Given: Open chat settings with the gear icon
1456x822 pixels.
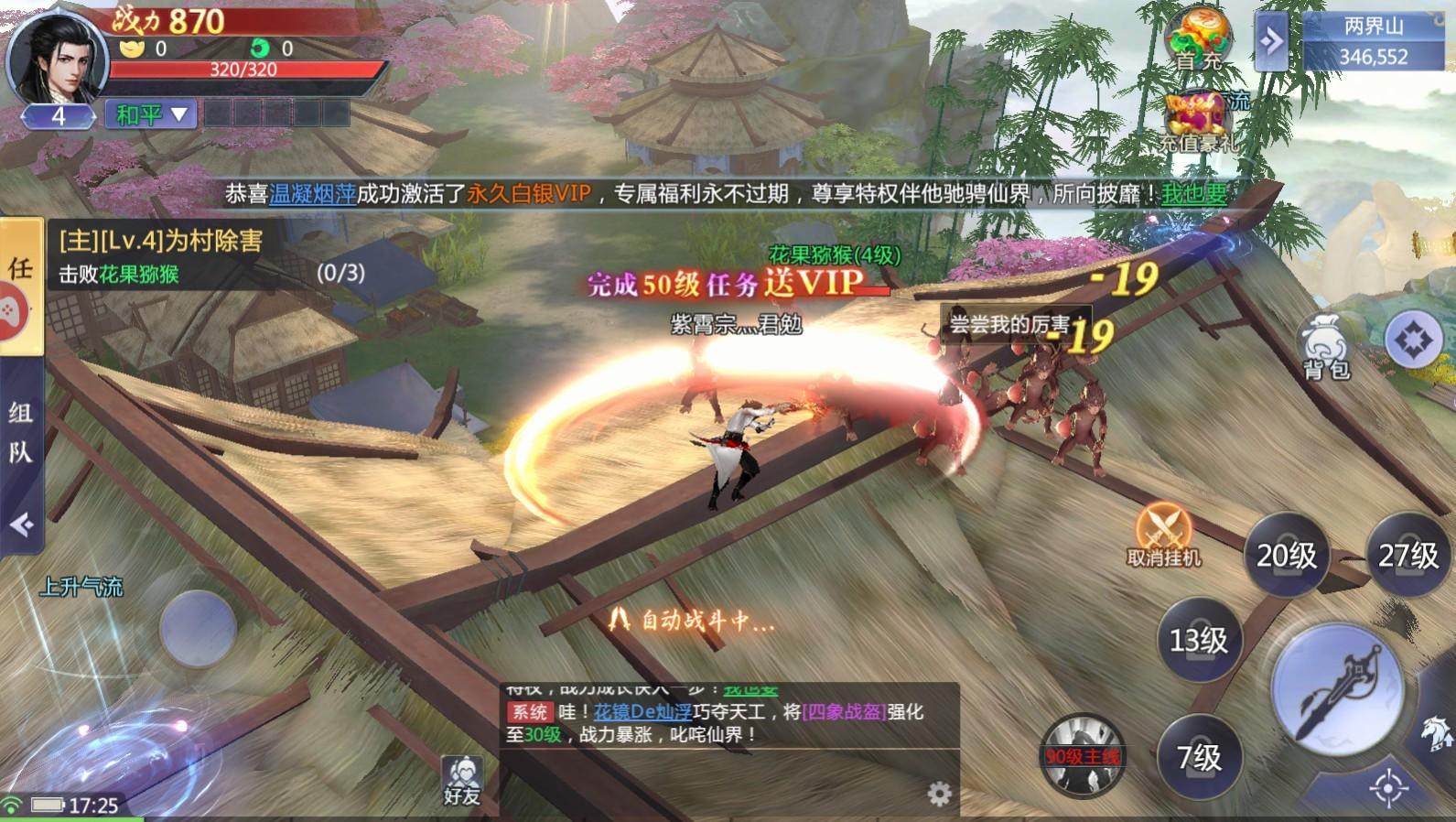Looking at the screenshot, I should 940,795.
